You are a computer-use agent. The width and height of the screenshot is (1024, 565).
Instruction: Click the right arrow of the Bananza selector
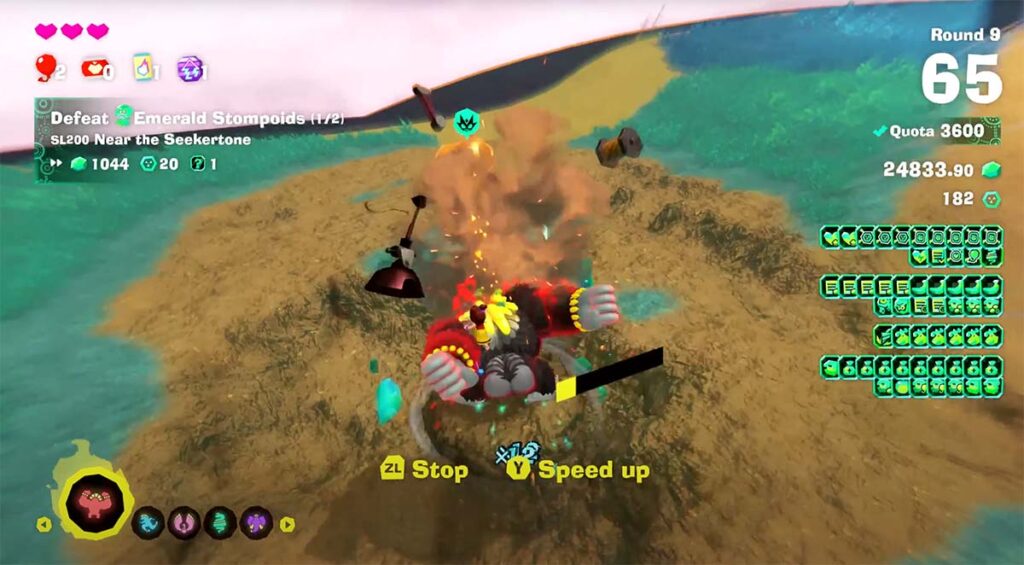287,523
